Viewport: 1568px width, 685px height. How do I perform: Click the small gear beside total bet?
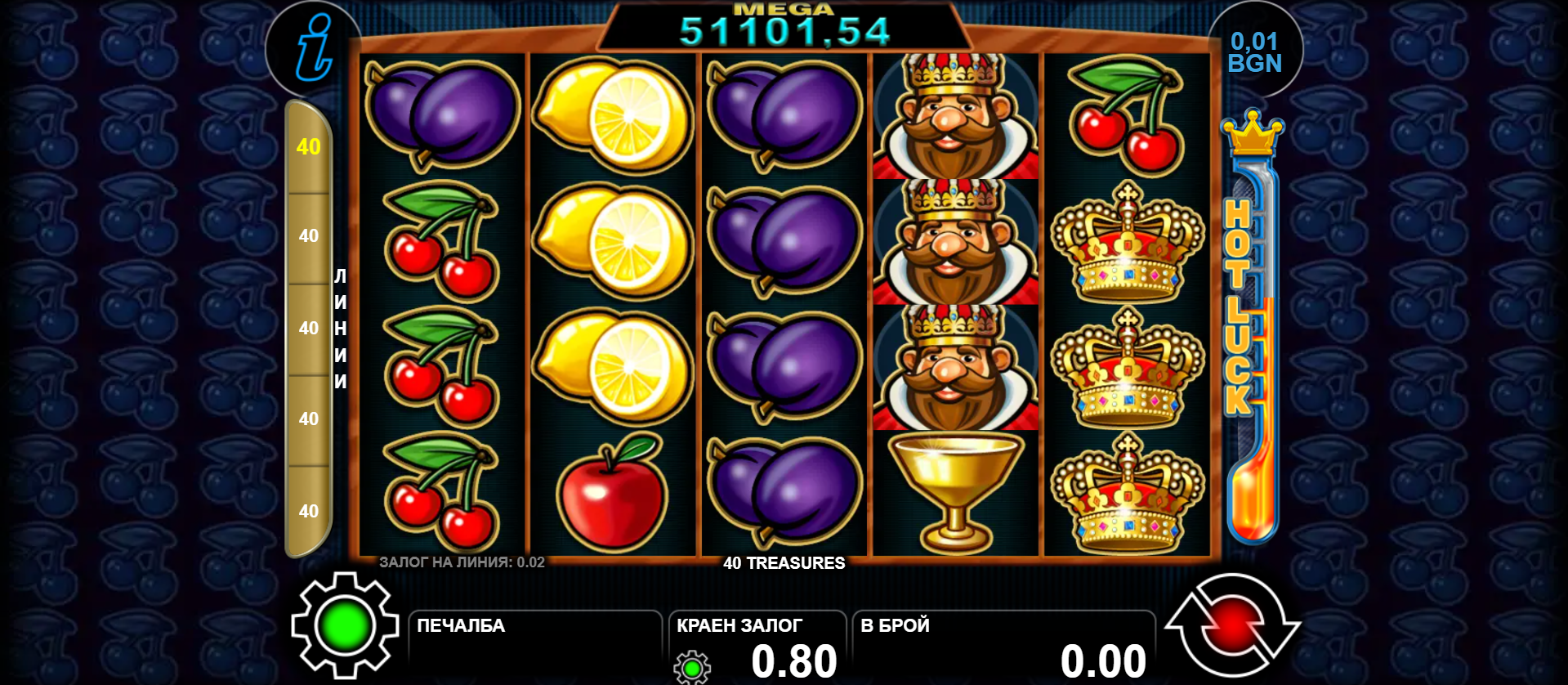(x=692, y=667)
